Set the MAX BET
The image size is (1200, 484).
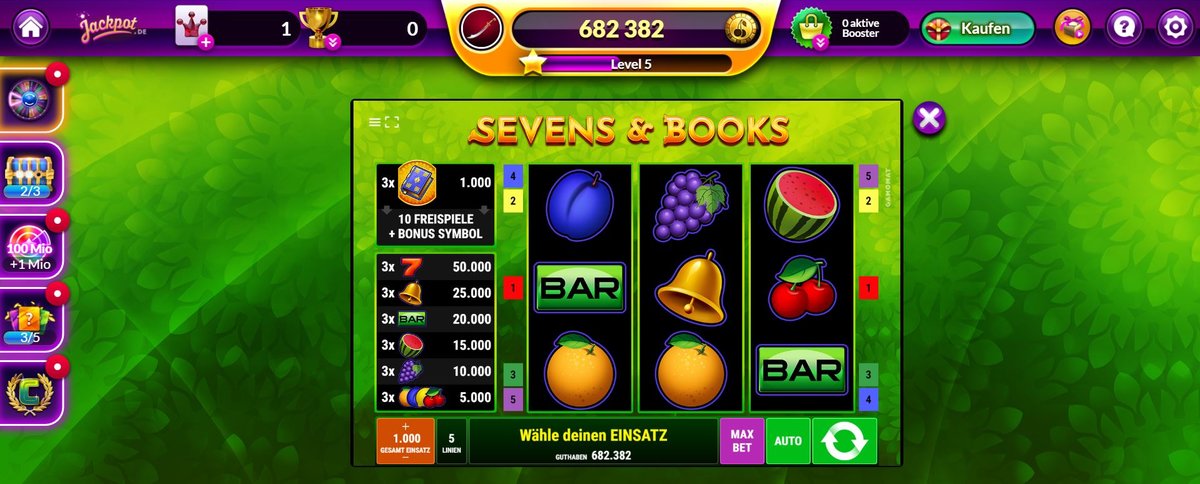click(741, 441)
